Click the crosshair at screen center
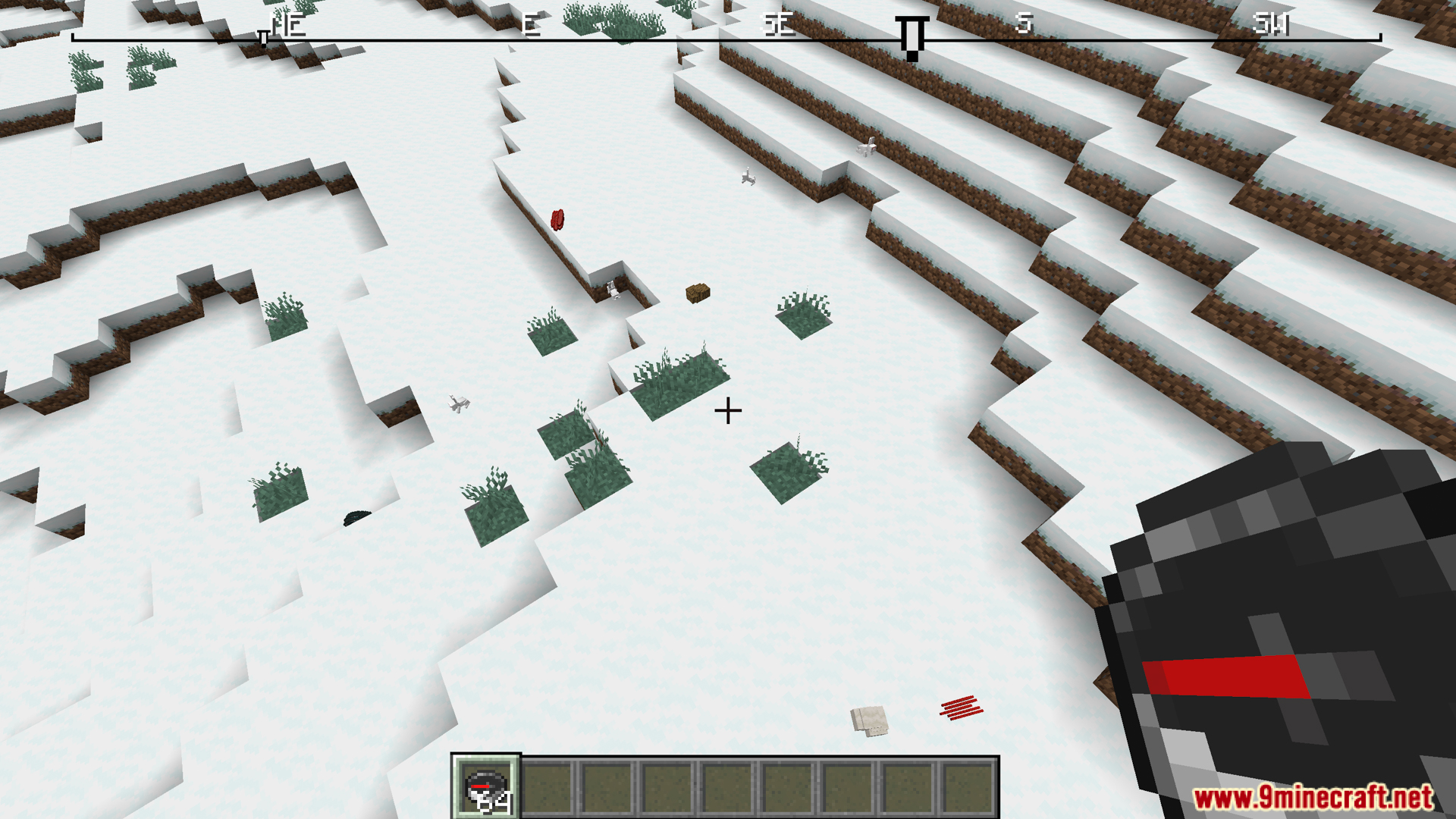Image resolution: width=1456 pixels, height=819 pixels. tap(727, 409)
